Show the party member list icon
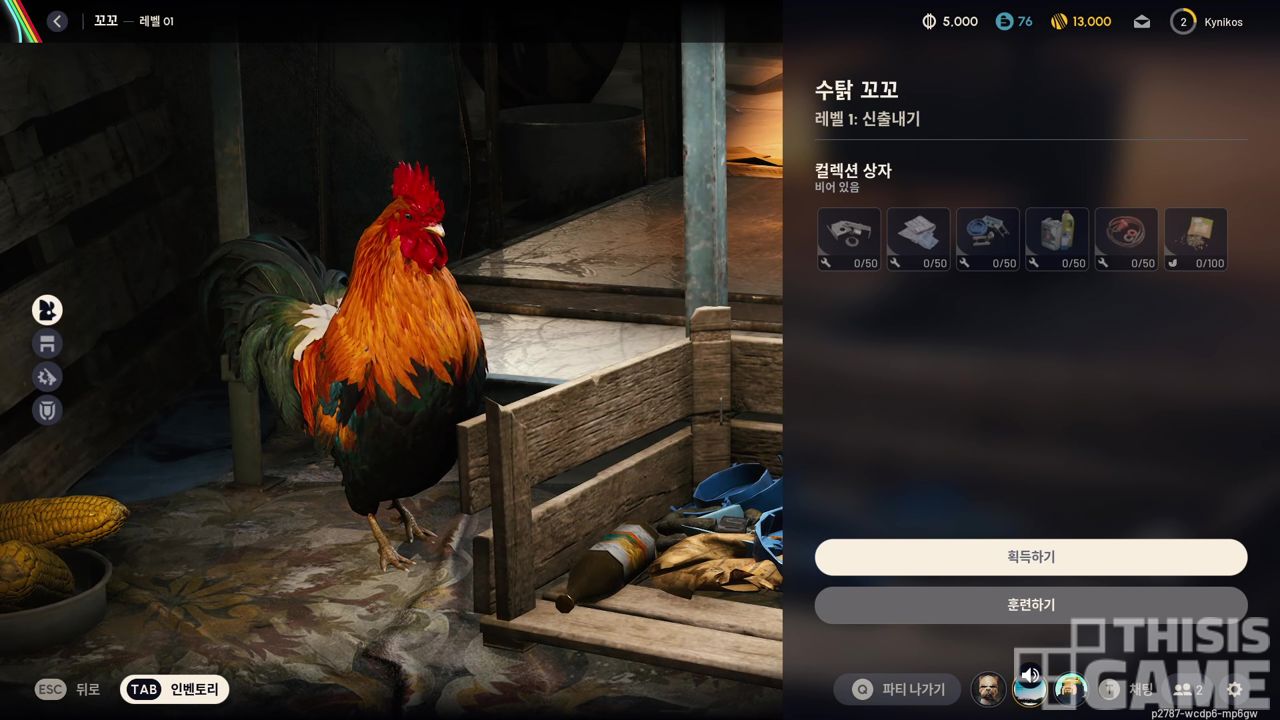This screenshot has height=720, width=1280. [x=1187, y=689]
